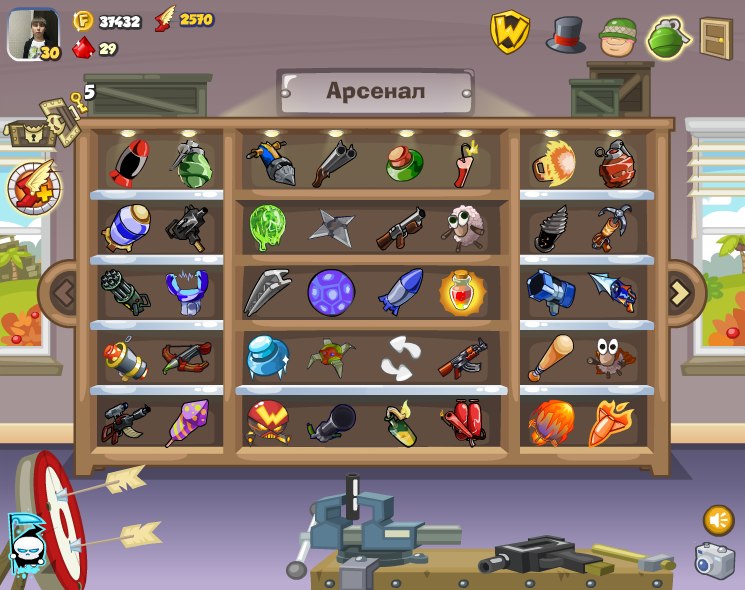
Task: Toggle the sound speaker button
Action: [718, 520]
